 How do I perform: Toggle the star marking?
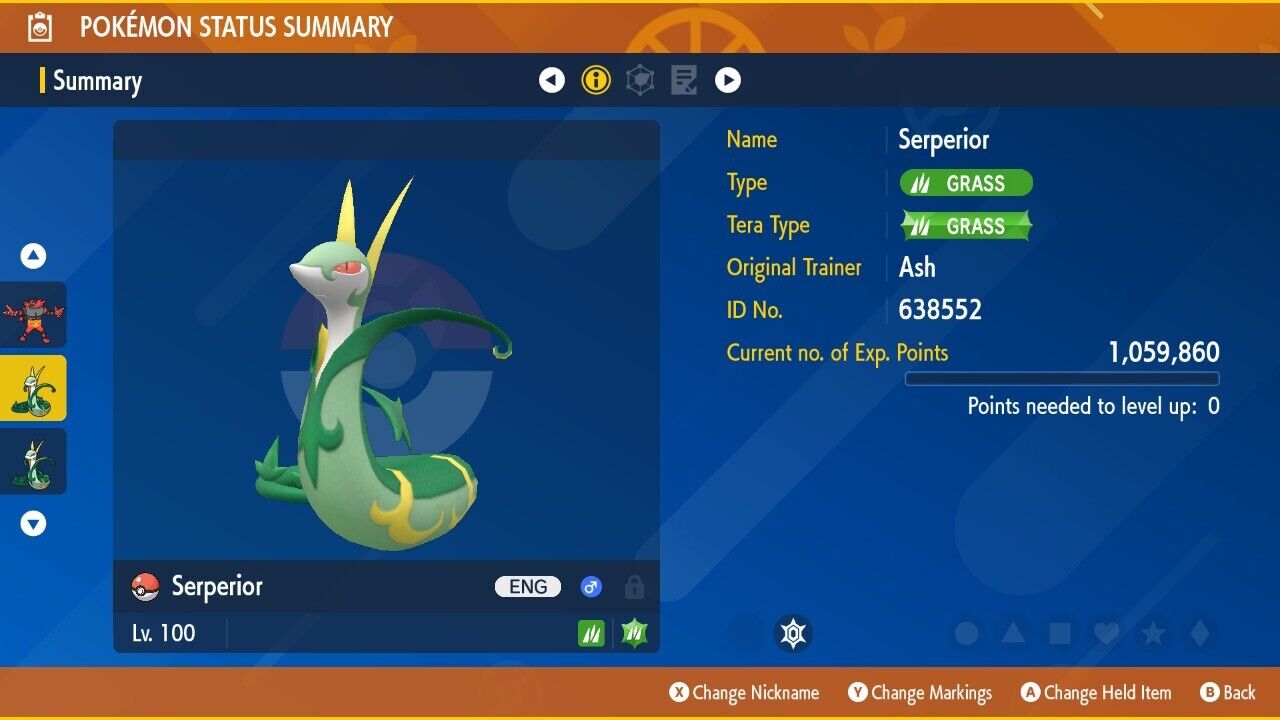point(1152,633)
